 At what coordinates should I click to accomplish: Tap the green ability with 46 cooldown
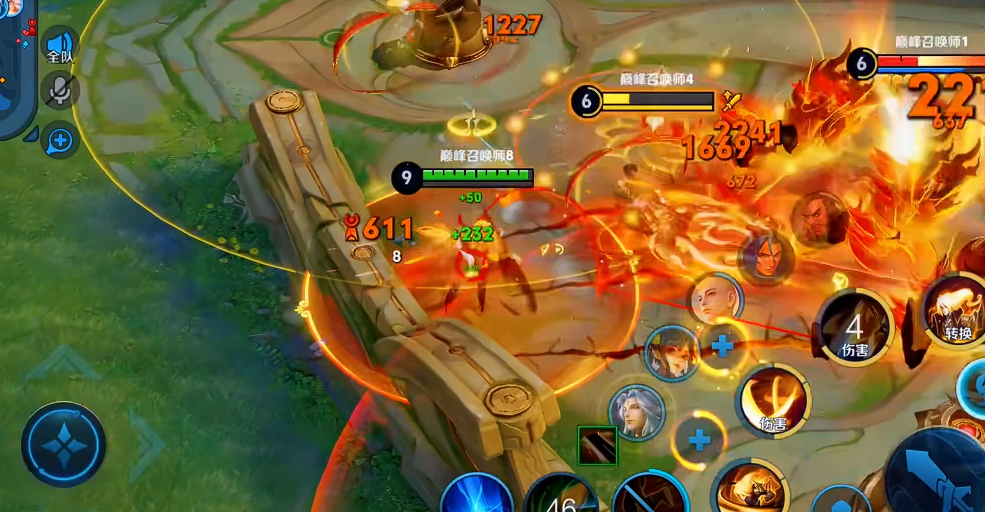tap(562, 497)
